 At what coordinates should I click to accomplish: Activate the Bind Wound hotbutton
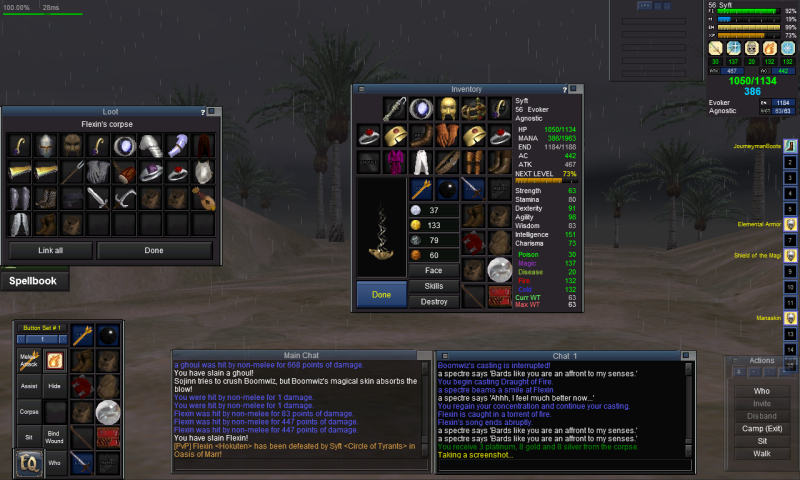click(x=54, y=437)
